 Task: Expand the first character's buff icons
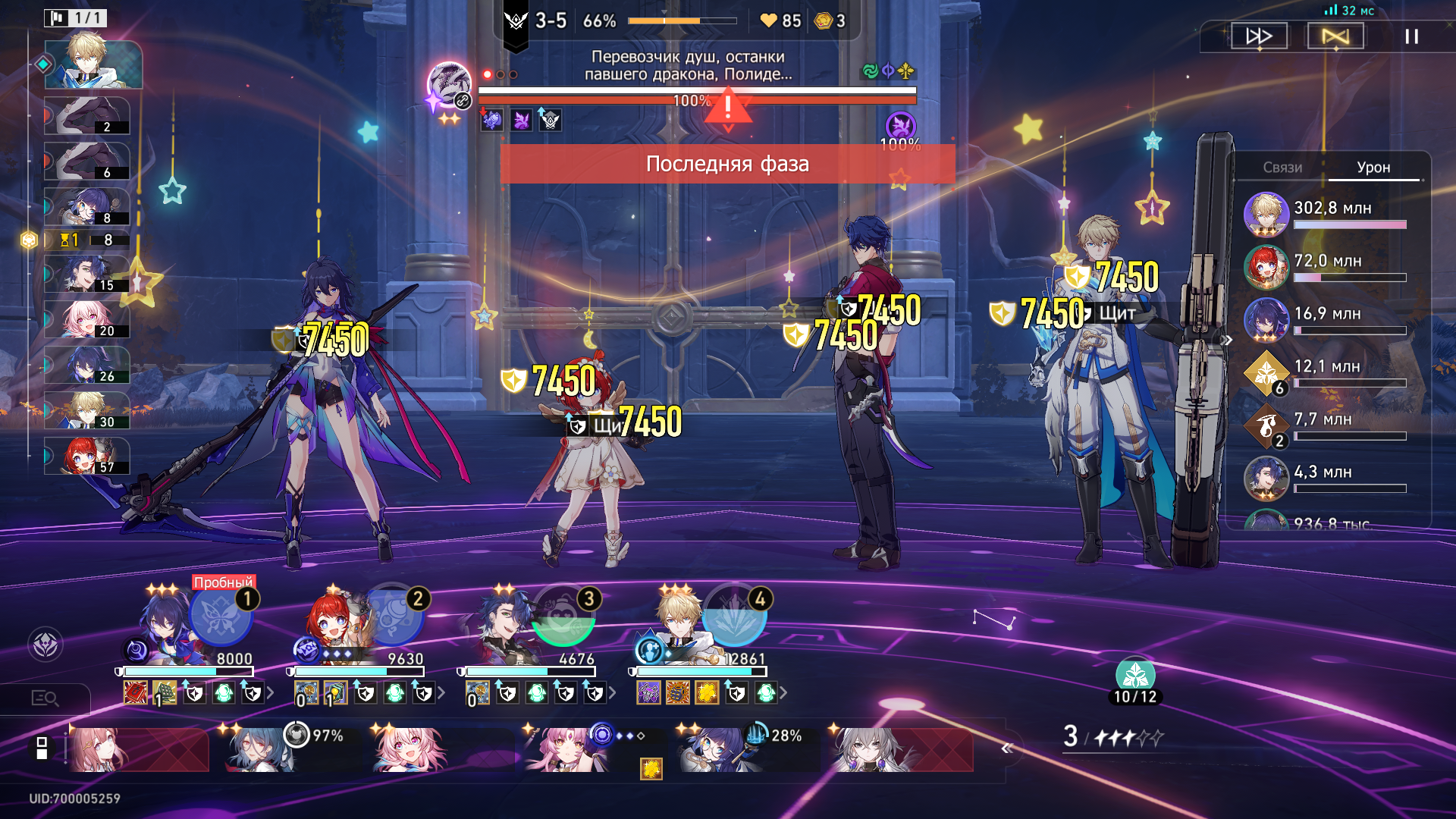[270, 692]
